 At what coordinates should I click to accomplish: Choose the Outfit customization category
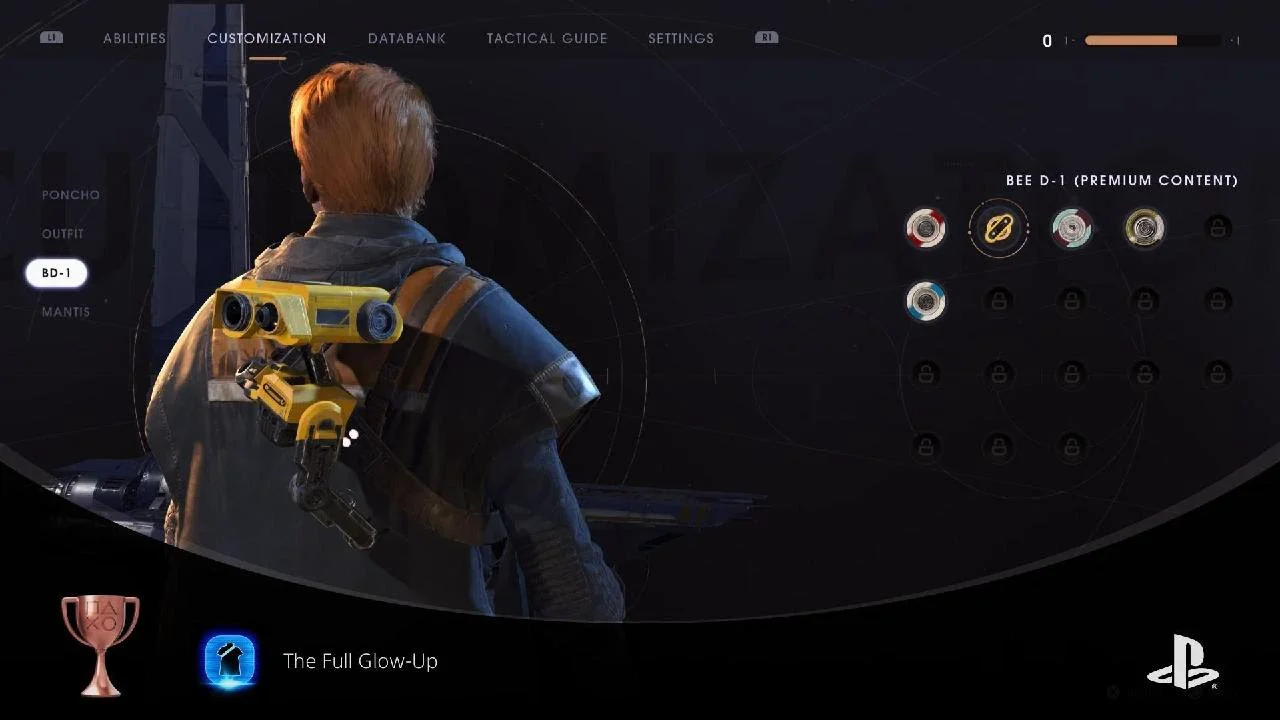tap(63, 234)
